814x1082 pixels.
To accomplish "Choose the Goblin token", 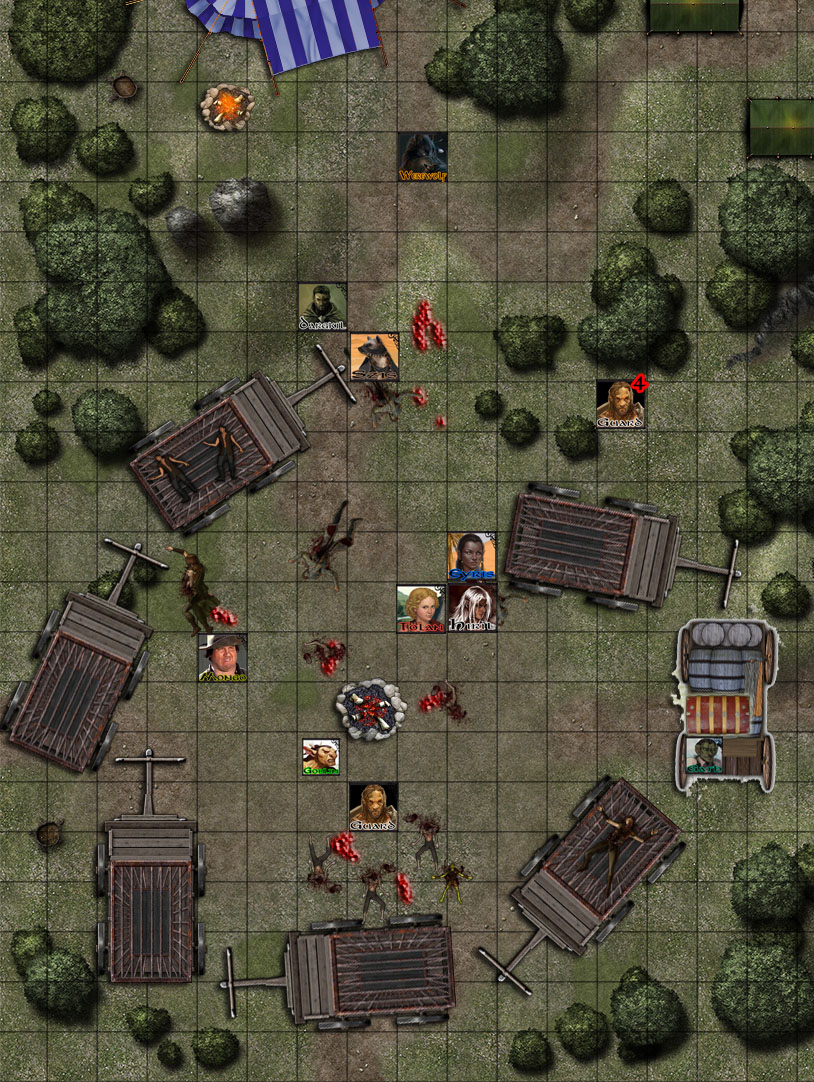I will coord(322,757).
